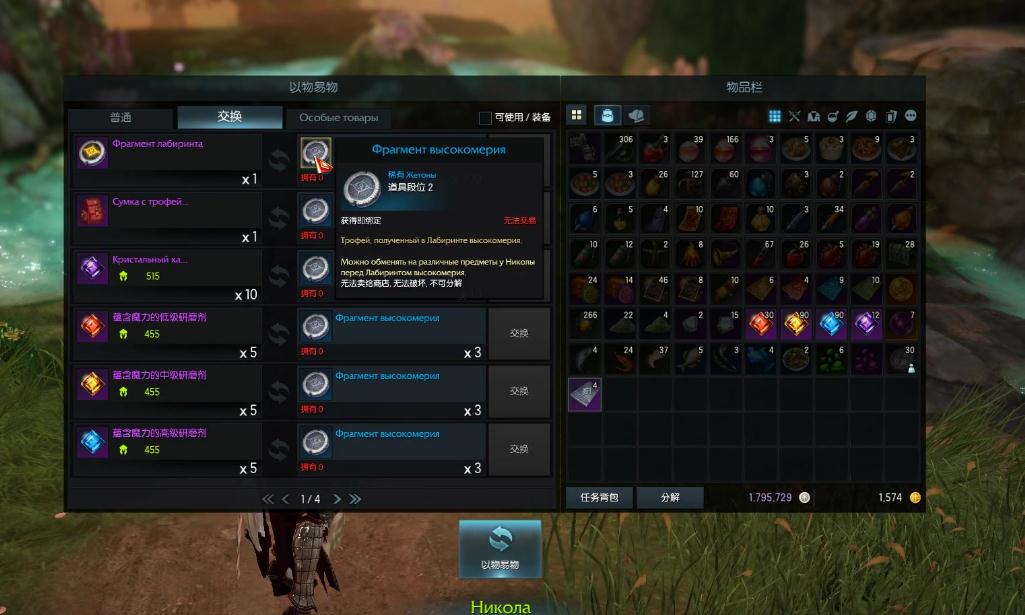Jump to the last exchange page

click(355, 498)
